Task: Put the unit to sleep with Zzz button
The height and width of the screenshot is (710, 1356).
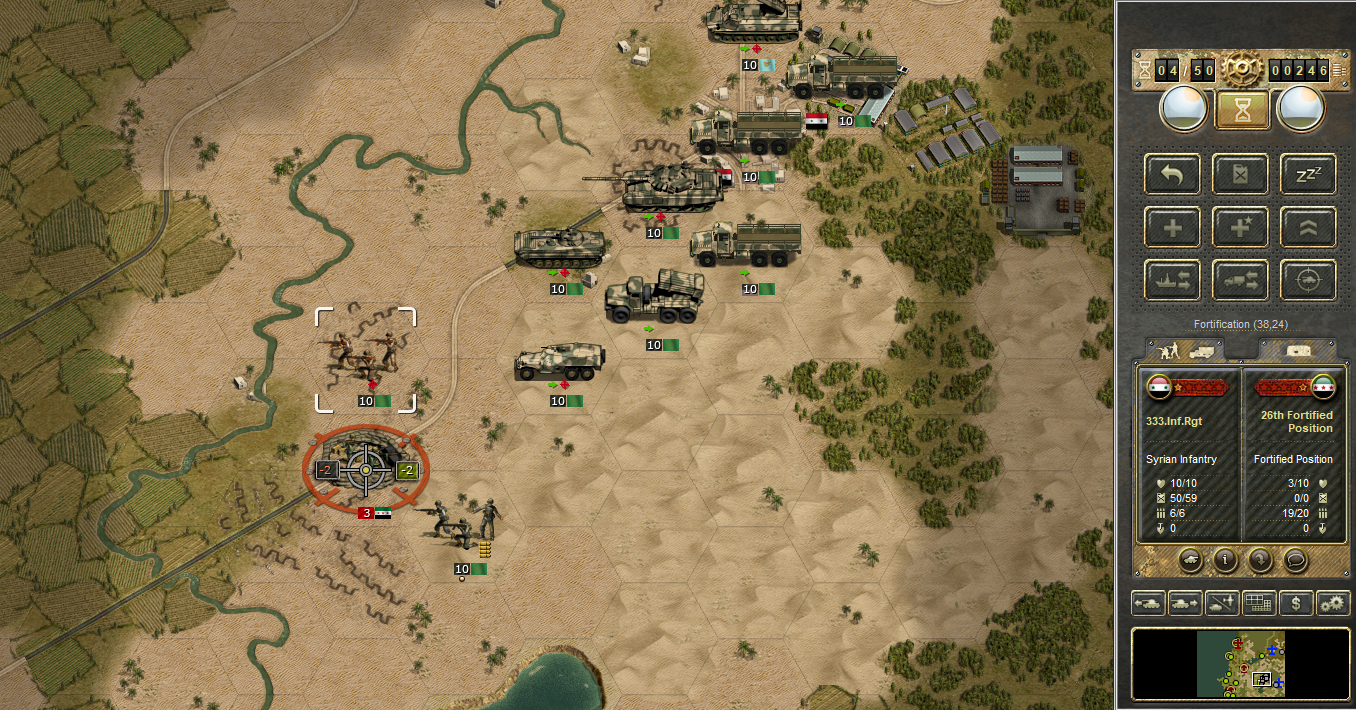Action: click(x=1308, y=174)
